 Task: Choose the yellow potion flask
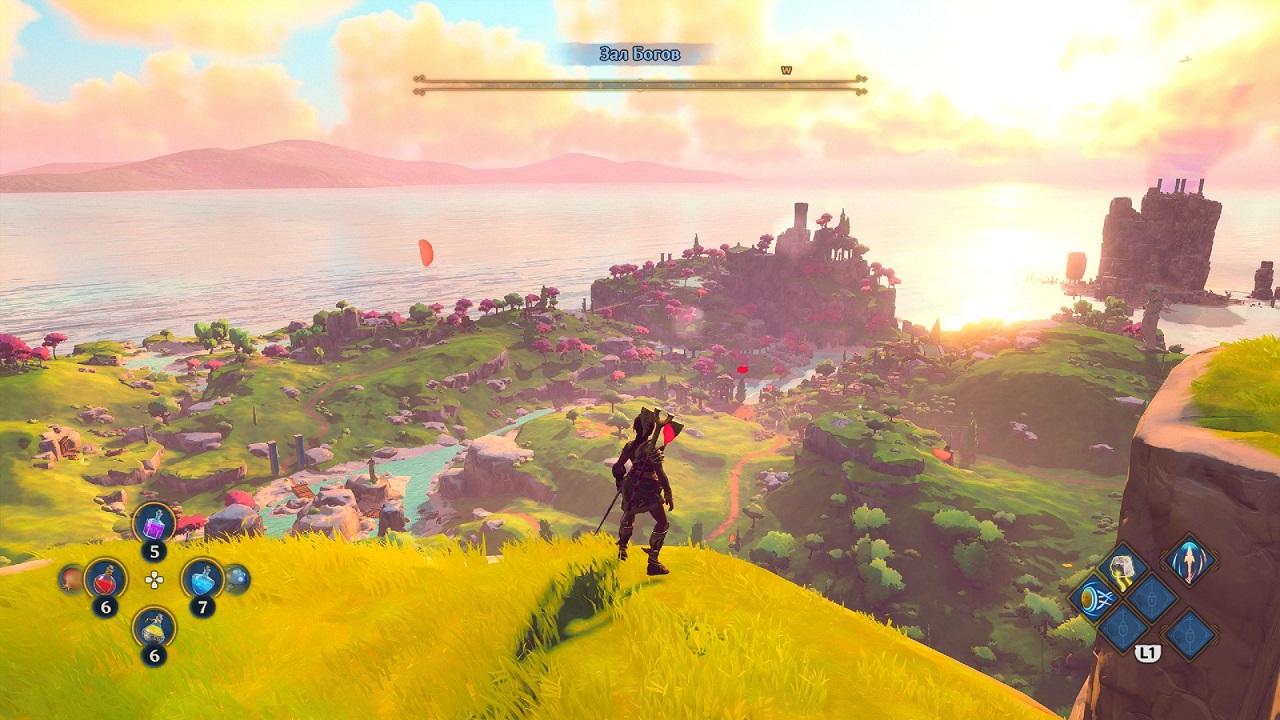(x=154, y=627)
